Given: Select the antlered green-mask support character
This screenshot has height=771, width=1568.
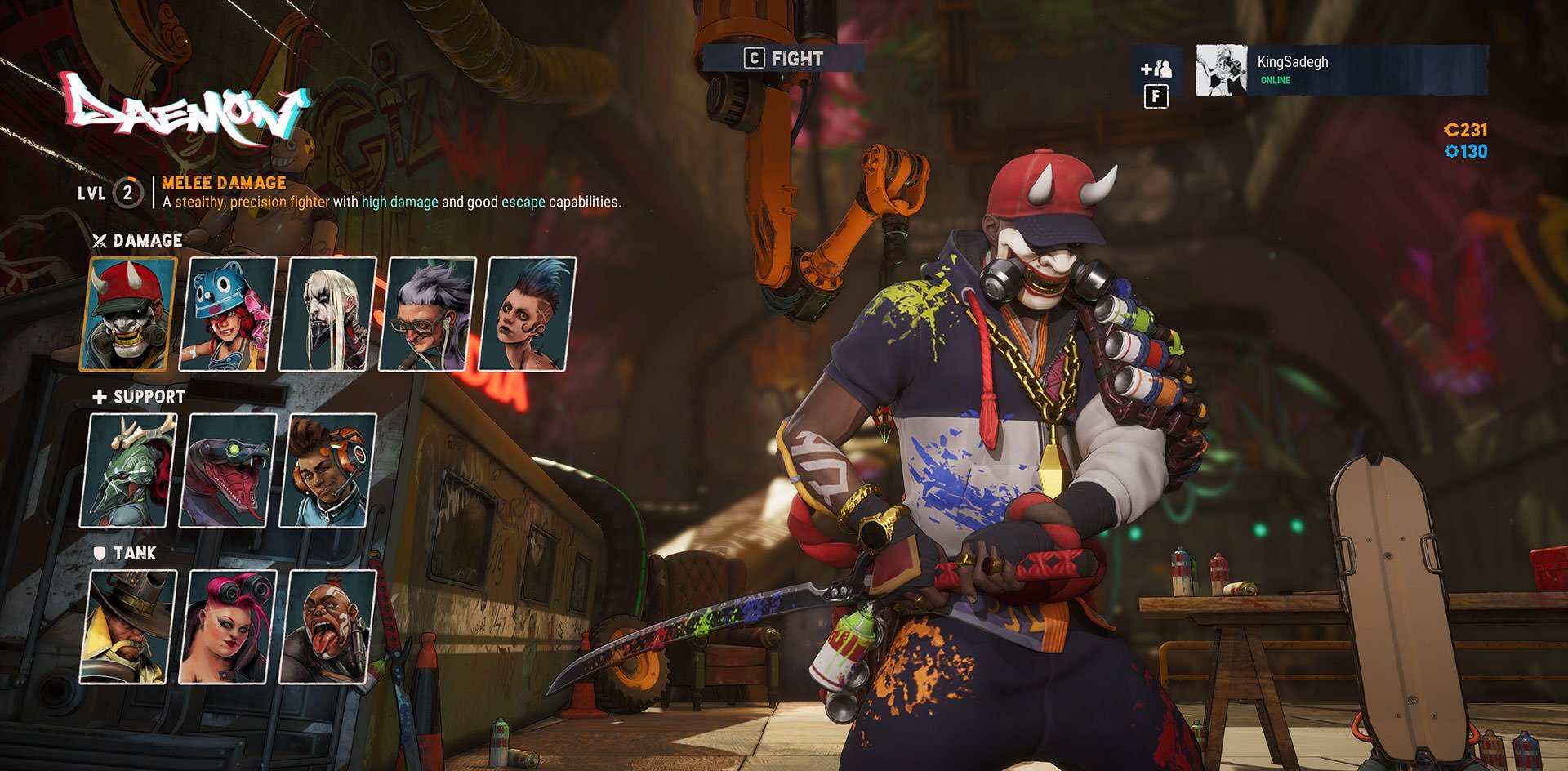Looking at the screenshot, I should point(127,470).
